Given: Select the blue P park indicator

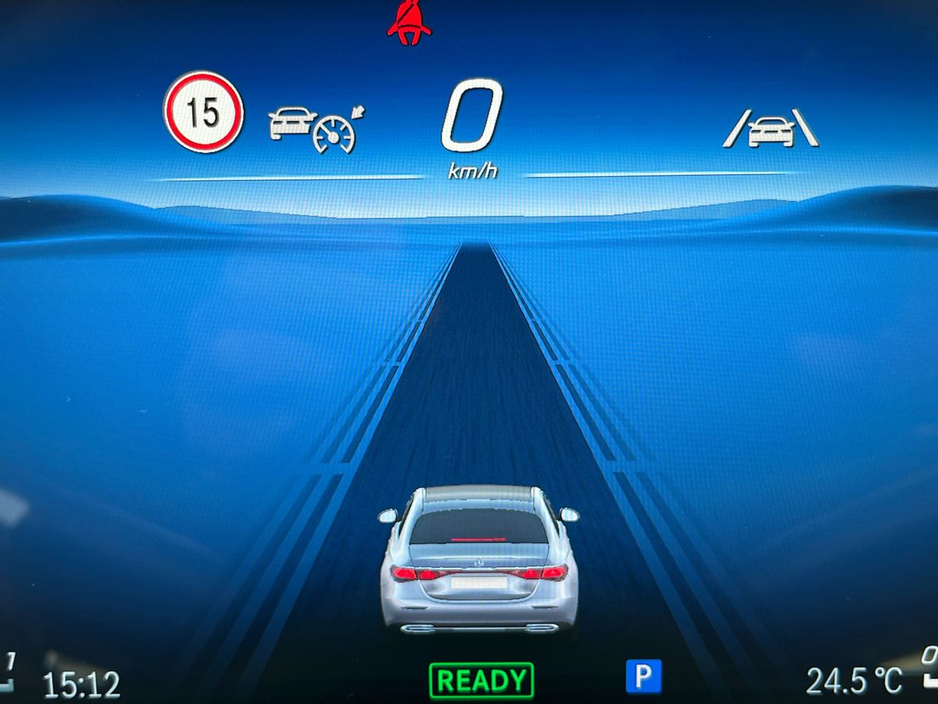Looking at the screenshot, I should pyautogui.click(x=643, y=677).
